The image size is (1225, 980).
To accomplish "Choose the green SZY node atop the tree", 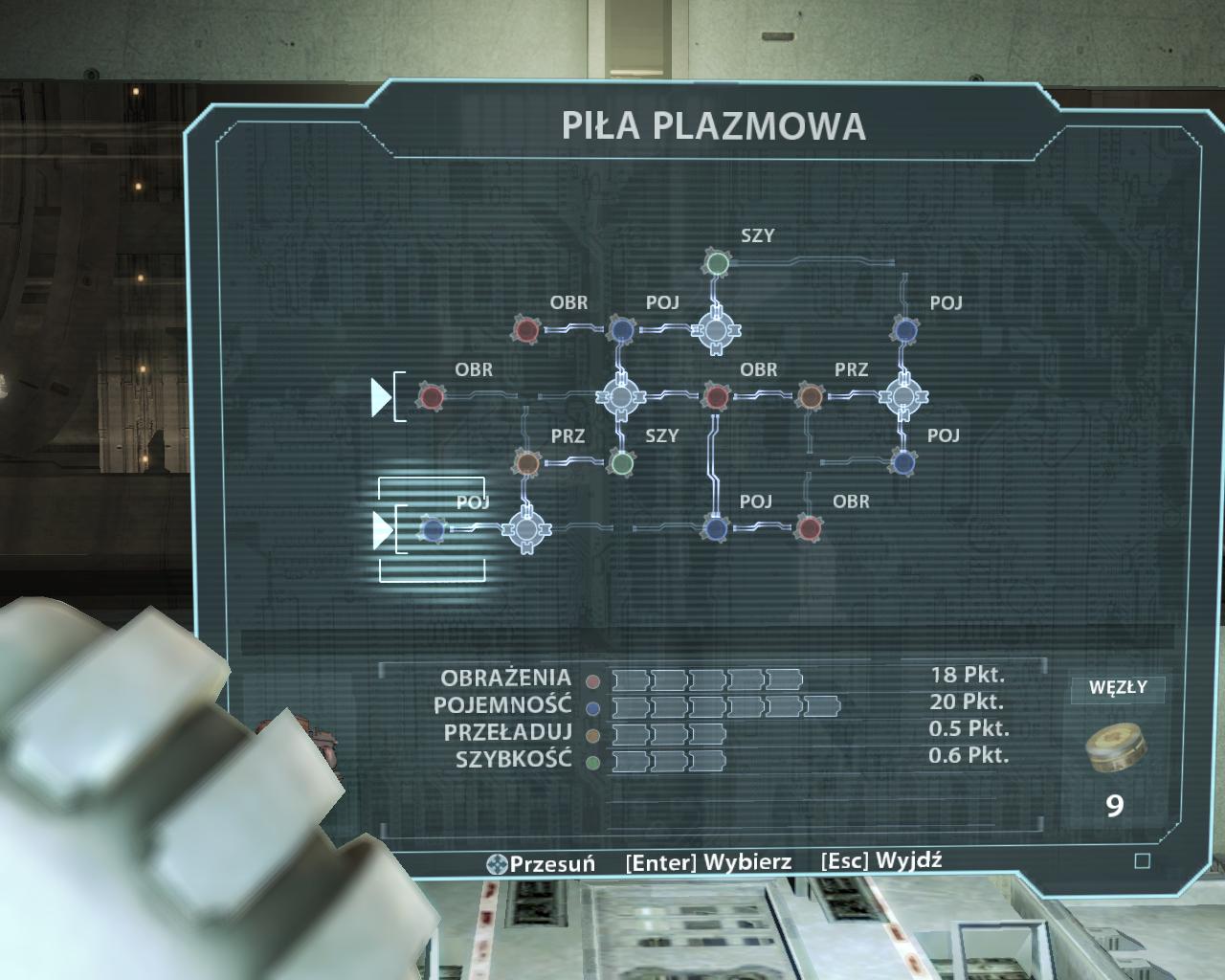I will coord(717,262).
